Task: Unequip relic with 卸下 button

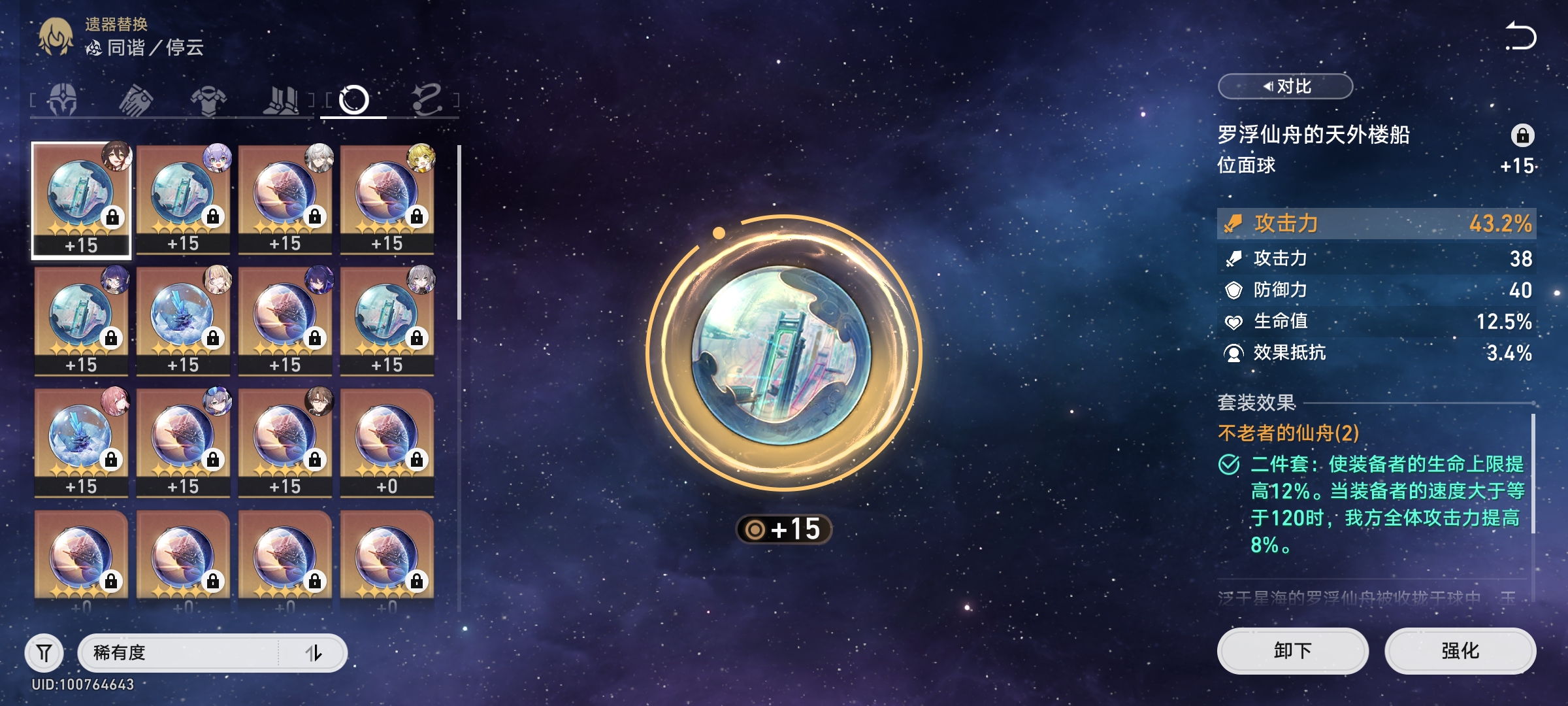Action: (x=1292, y=650)
